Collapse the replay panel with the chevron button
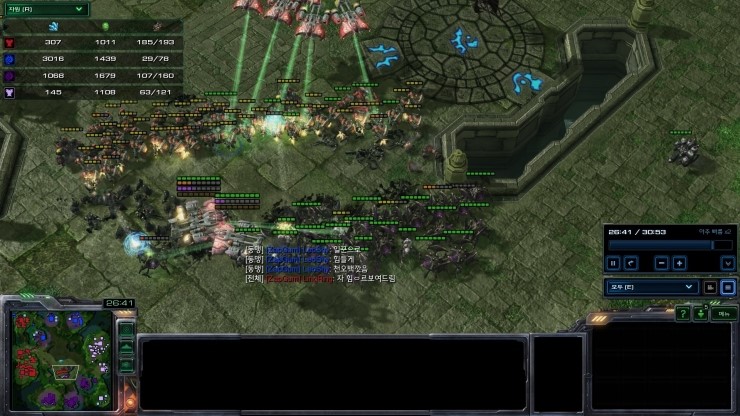Screen dimensions: 740x416 [x=728, y=263]
